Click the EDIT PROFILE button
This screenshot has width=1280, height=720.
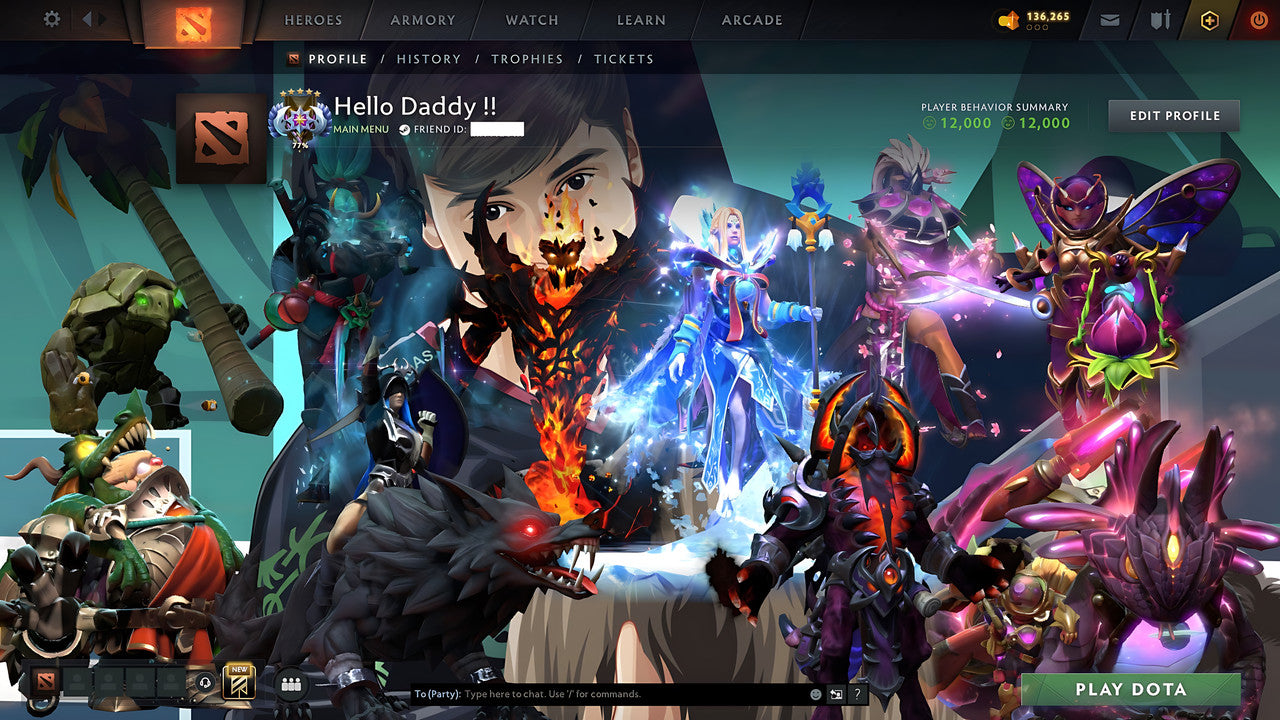(x=1172, y=115)
